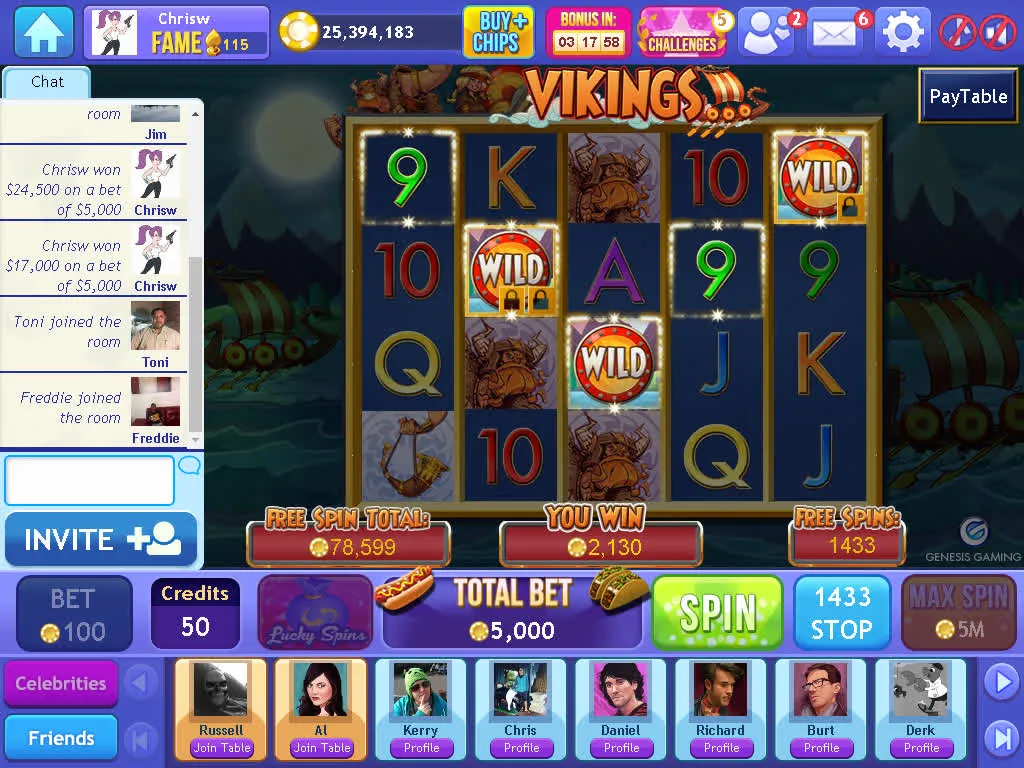Stop the 1433 auto spins
The width and height of the screenshot is (1024, 768).
[842, 613]
